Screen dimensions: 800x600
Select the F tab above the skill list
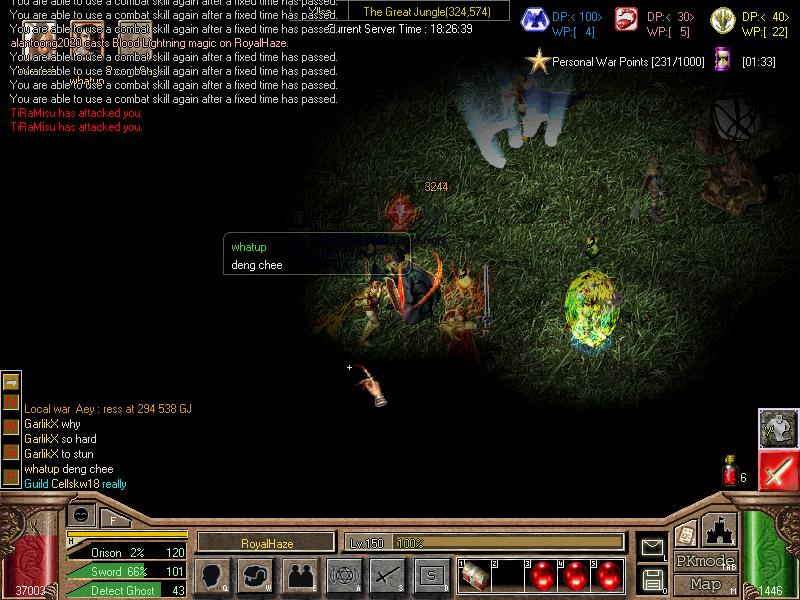click(x=114, y=519)
